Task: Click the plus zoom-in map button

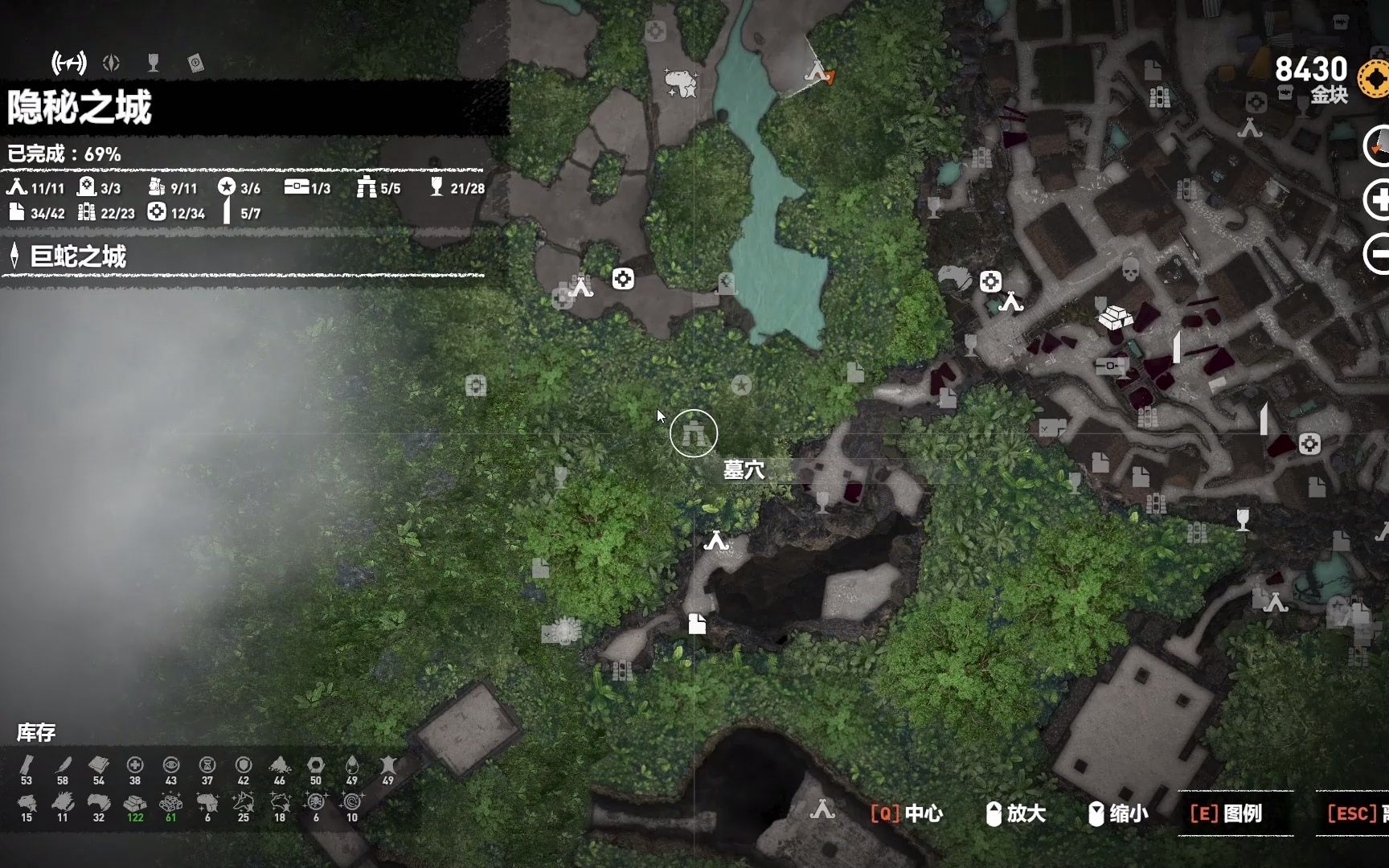Action: click(x=1377, y=199)
